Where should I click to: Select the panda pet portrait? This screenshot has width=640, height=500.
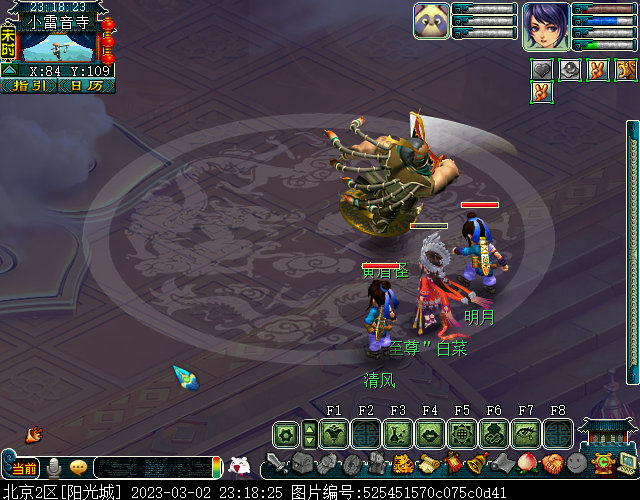[x=431, y=21]
